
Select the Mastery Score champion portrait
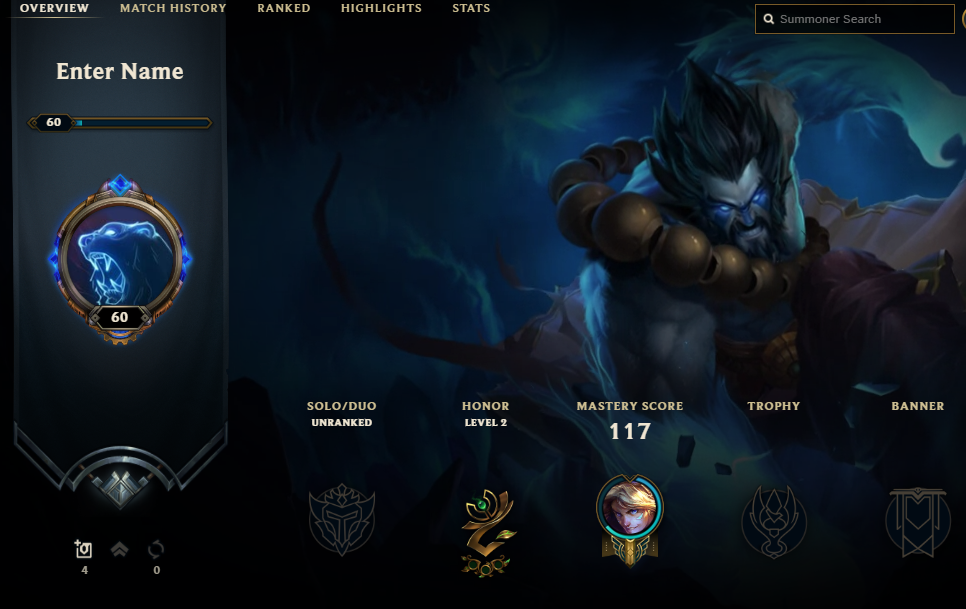[x=629, y=510]
